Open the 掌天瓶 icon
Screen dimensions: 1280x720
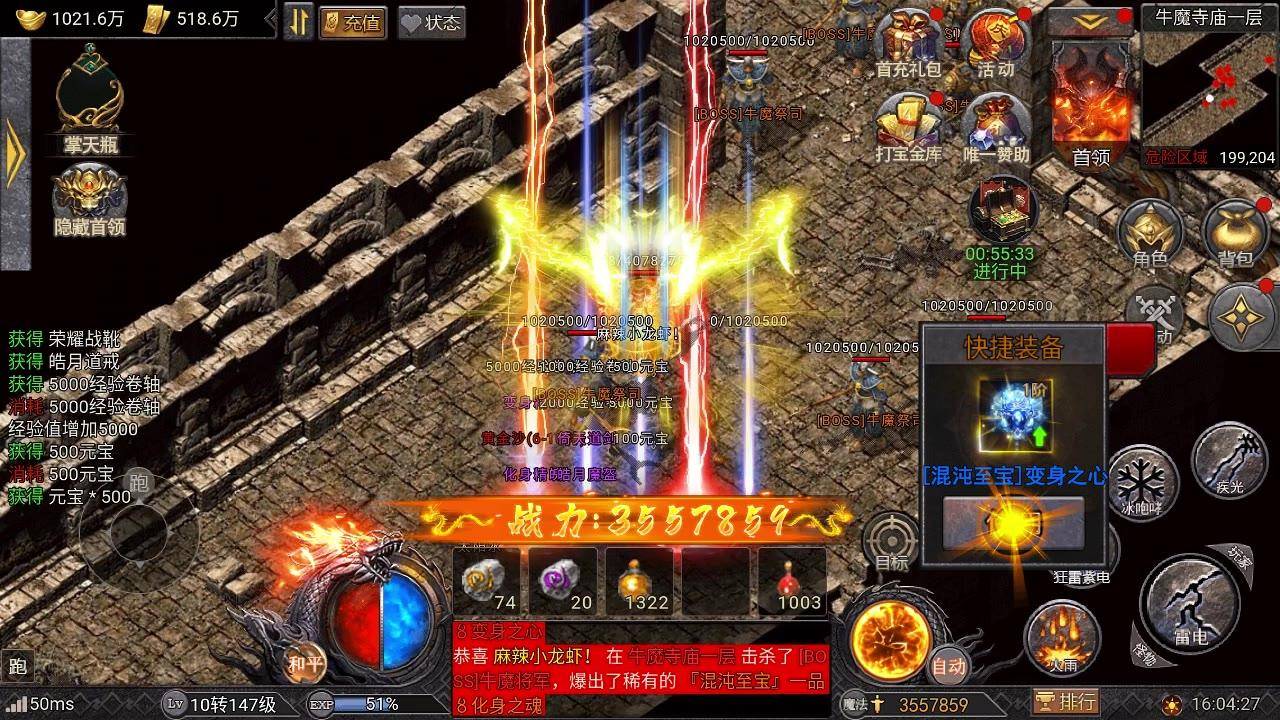pyautogui.click(x=89, y=100)
